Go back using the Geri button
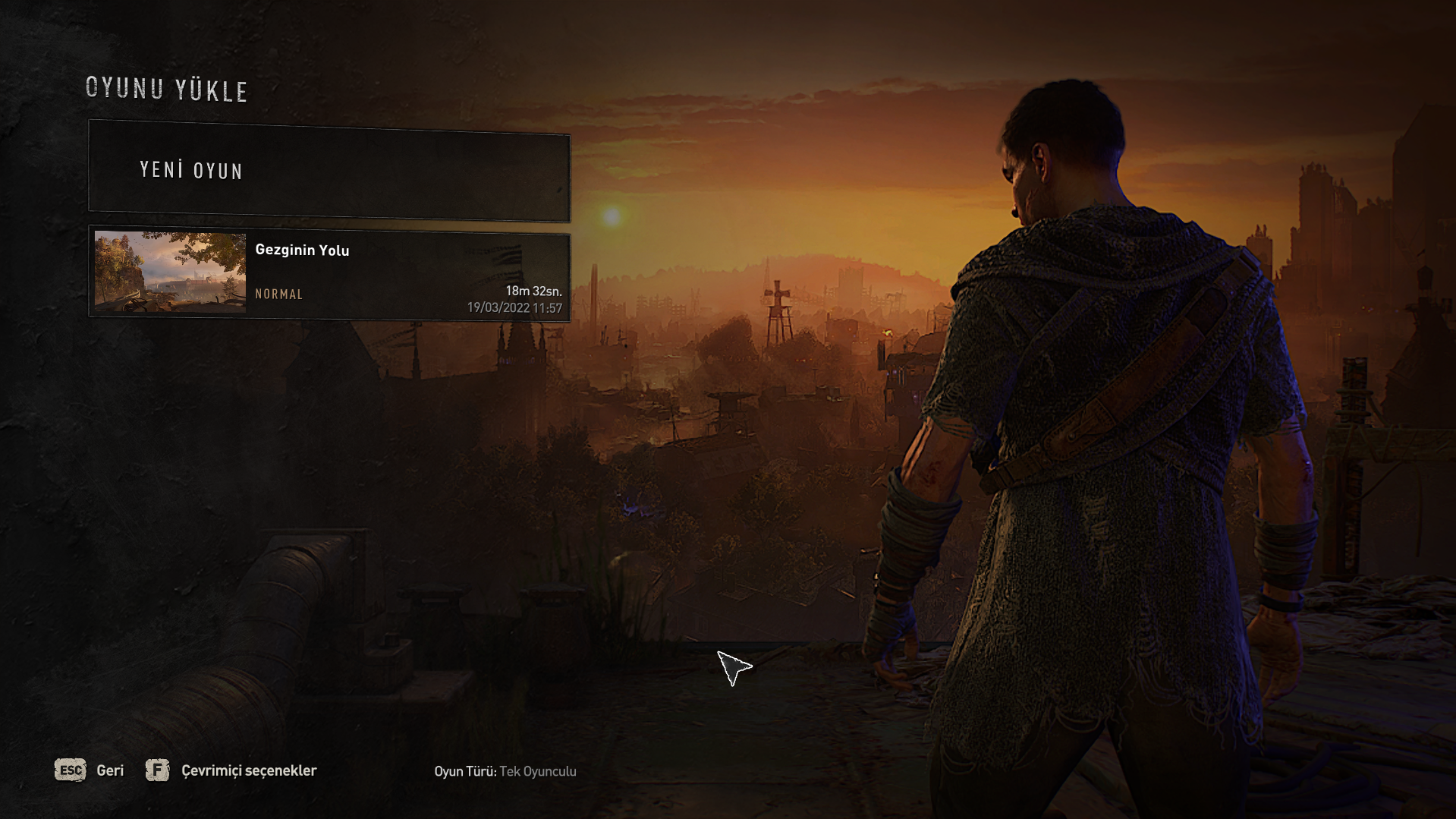This screenshot has height=819, width=1456. [90, 770]
